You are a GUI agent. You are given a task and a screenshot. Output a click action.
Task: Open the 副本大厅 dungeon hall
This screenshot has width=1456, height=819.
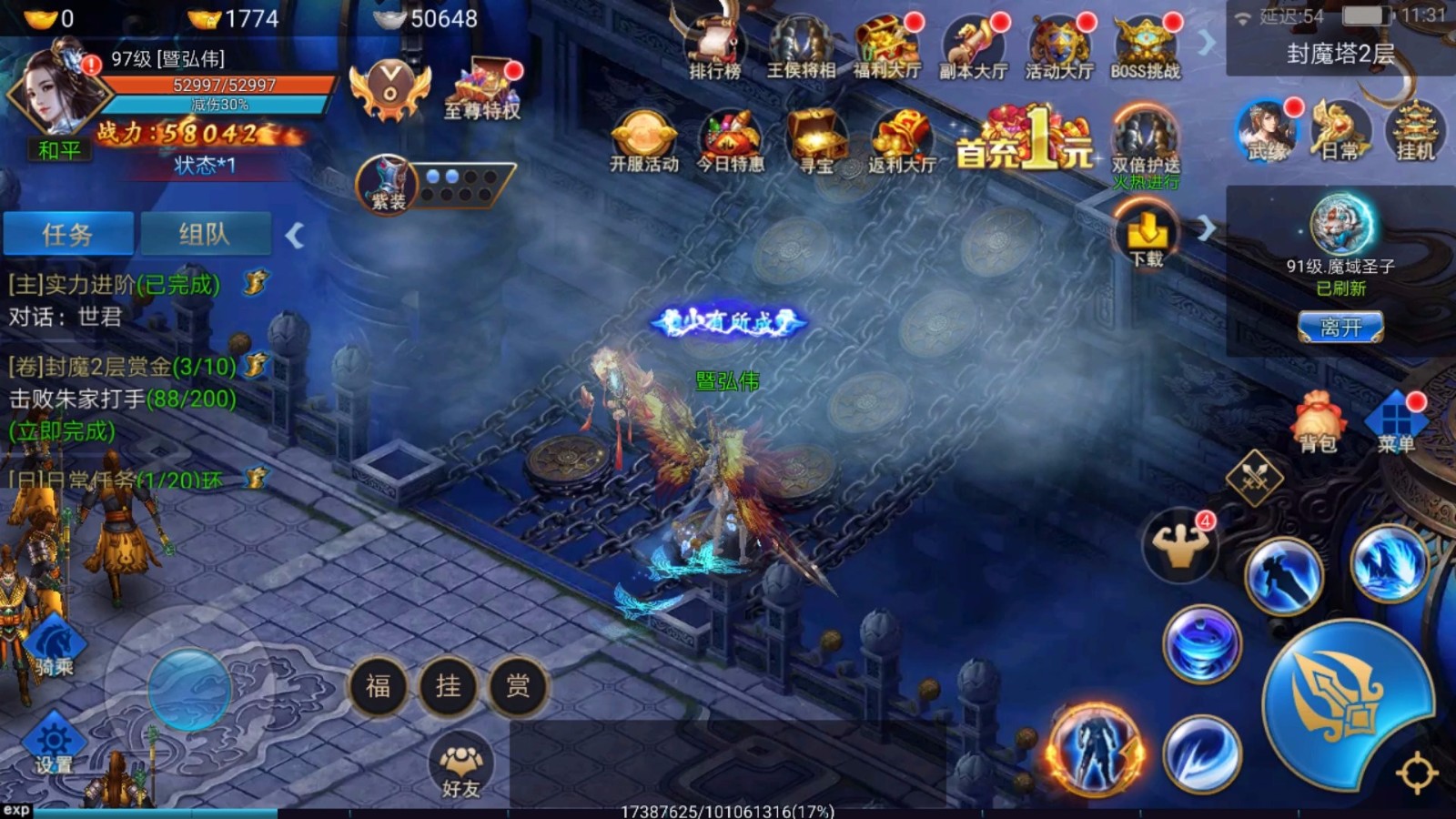pos(973,45)
